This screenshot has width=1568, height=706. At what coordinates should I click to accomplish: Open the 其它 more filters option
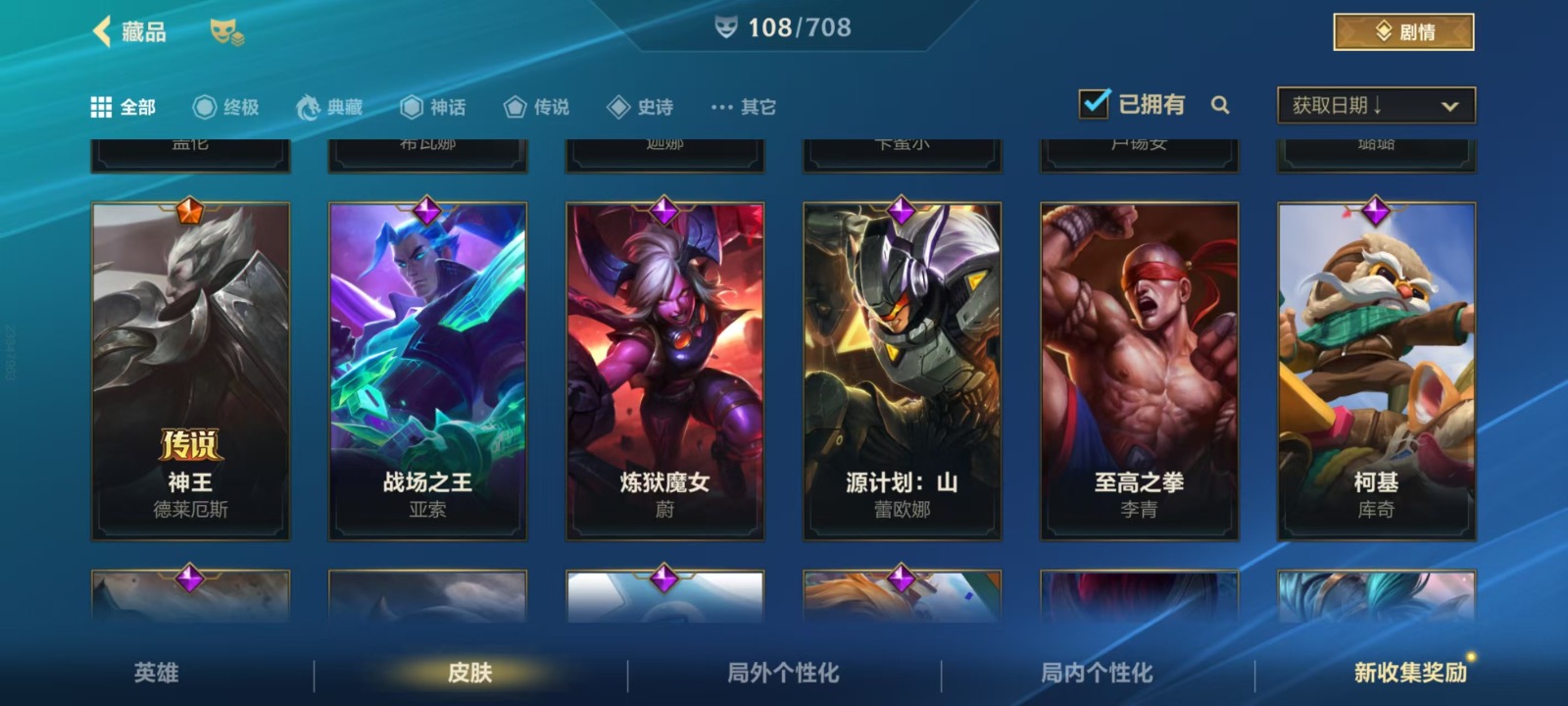pyautogui.click(x=744, y=107)
